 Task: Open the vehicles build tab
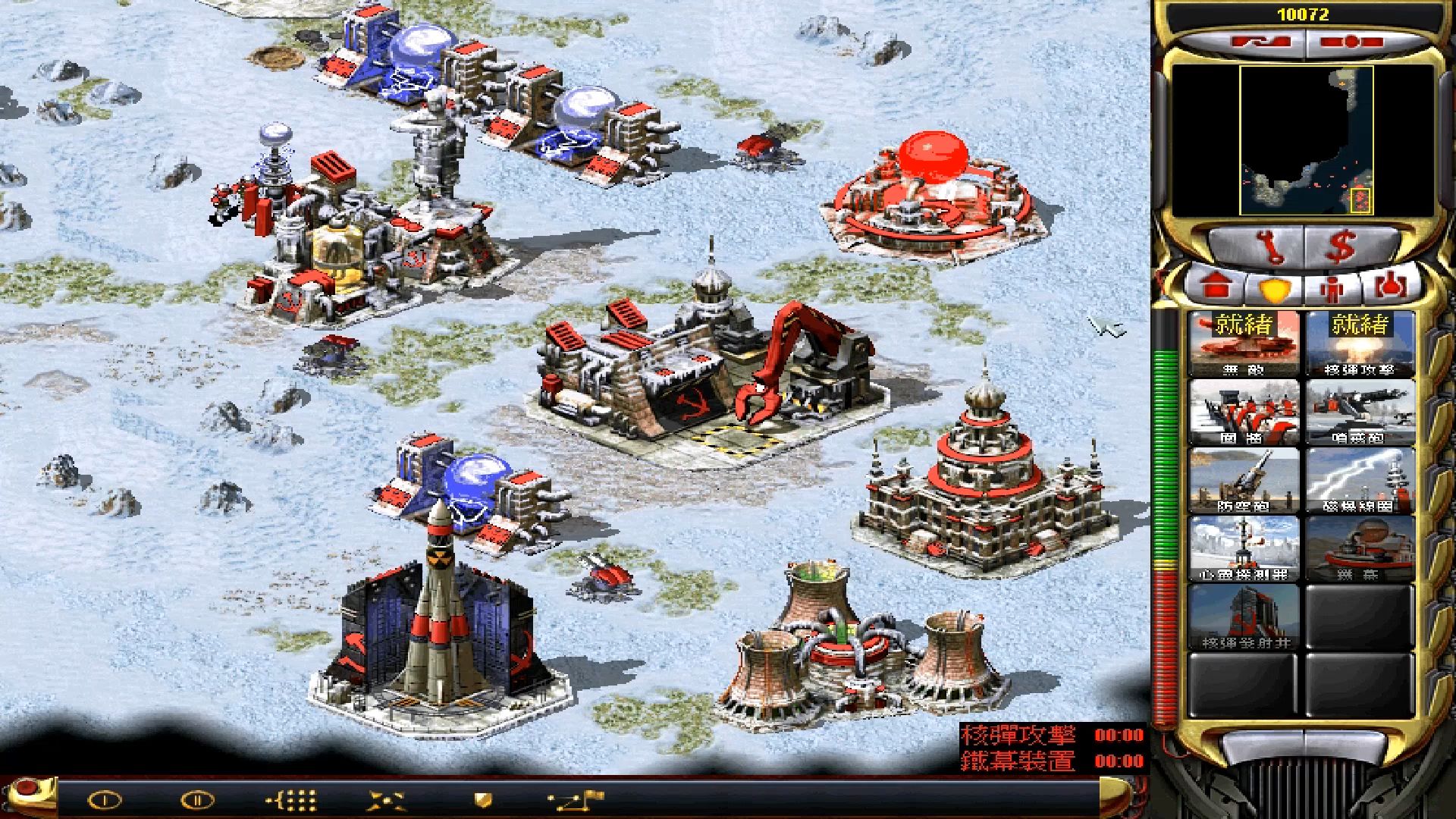[x=1395, y=287]
